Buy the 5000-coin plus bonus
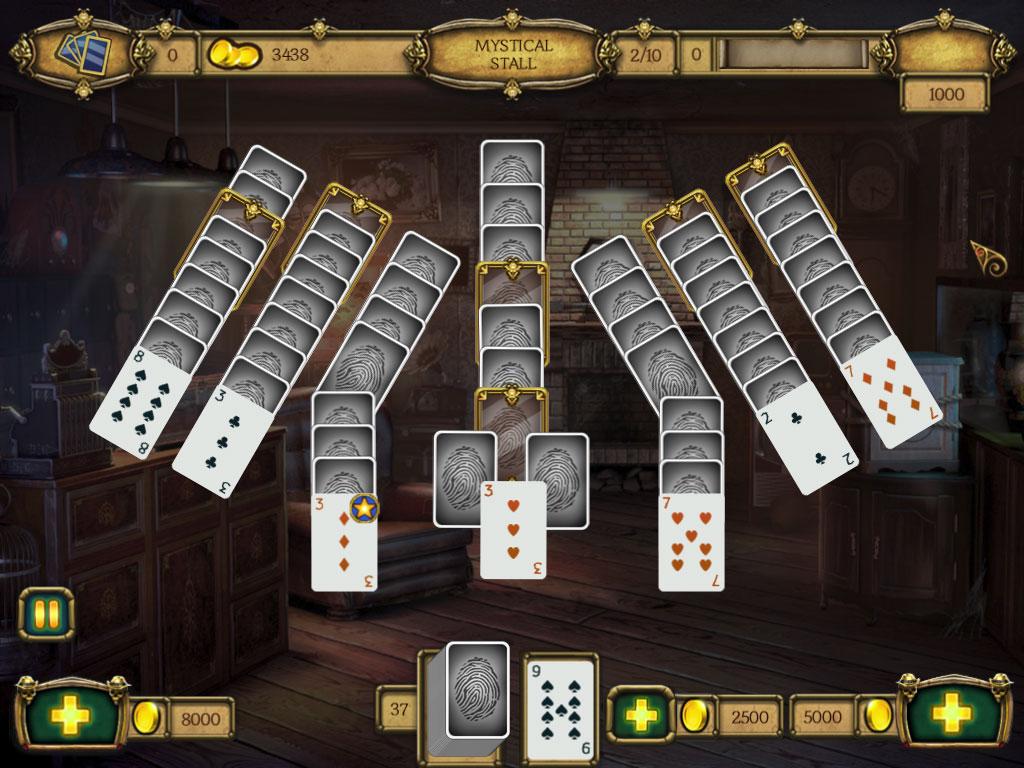The width and height of the screenshot is (1024, 768). tap(951, 714)
